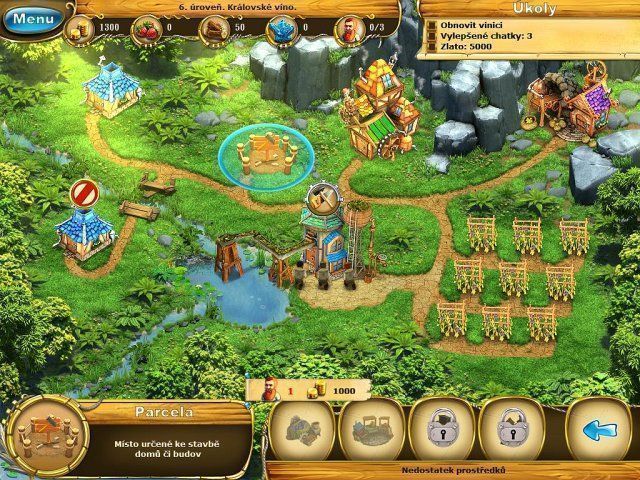Click the crossed tools icon above the building
This screenshot has height=480, width=640.
click(x=327, y=197)
